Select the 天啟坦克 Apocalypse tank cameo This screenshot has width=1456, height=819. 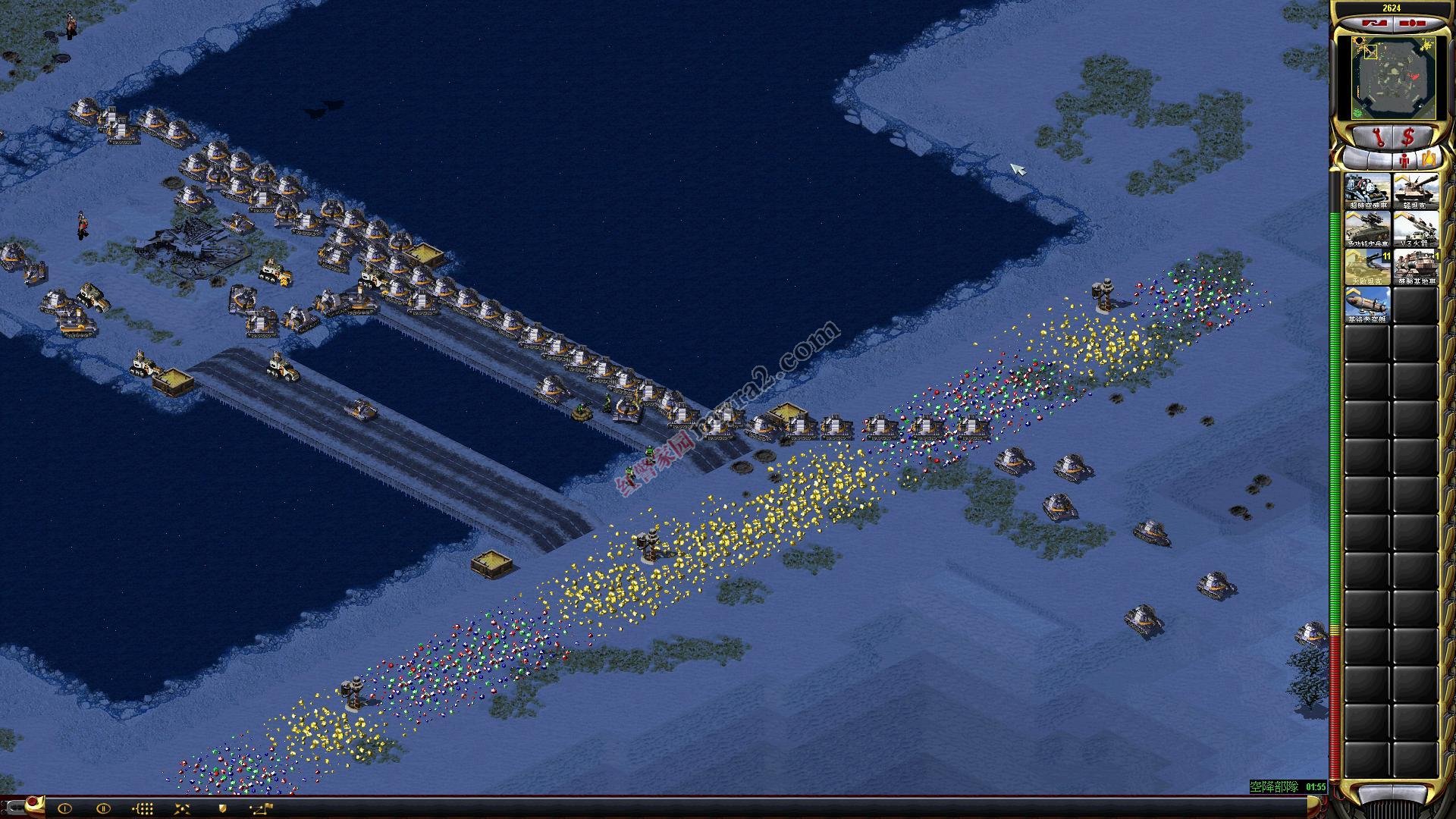1367,267
